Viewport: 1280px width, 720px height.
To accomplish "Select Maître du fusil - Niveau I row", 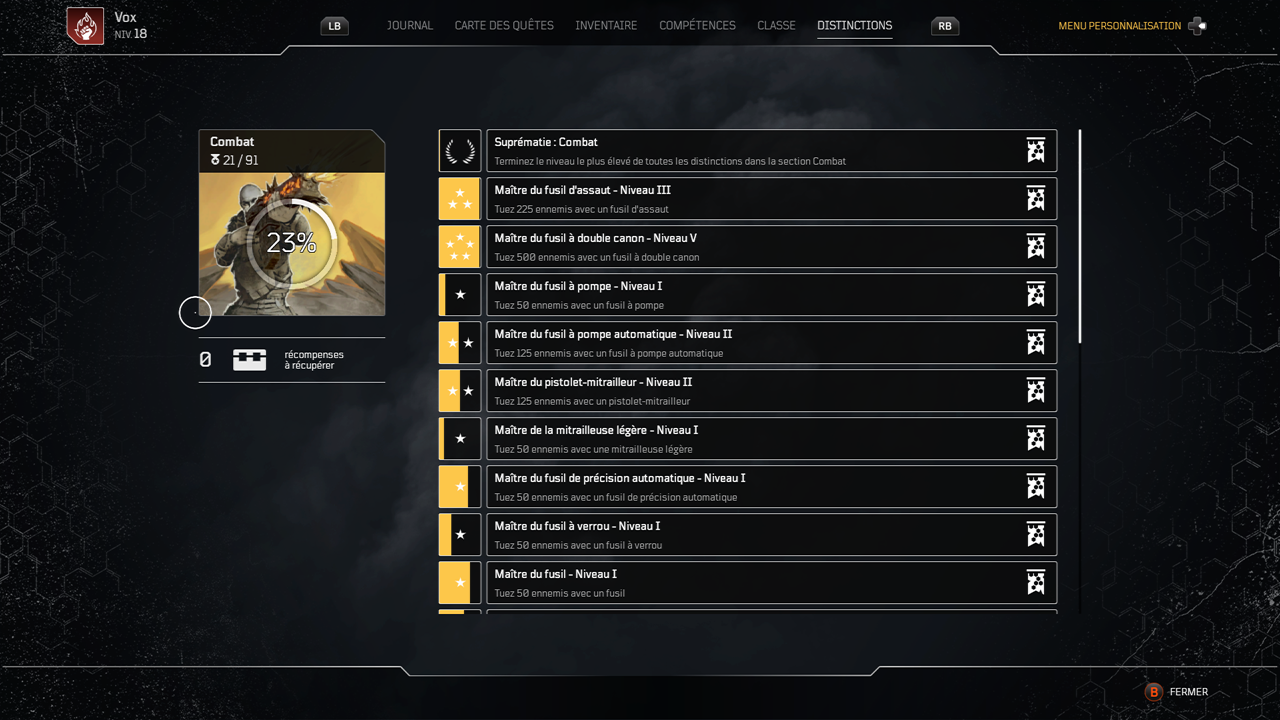I will click(x=771, y=583).
